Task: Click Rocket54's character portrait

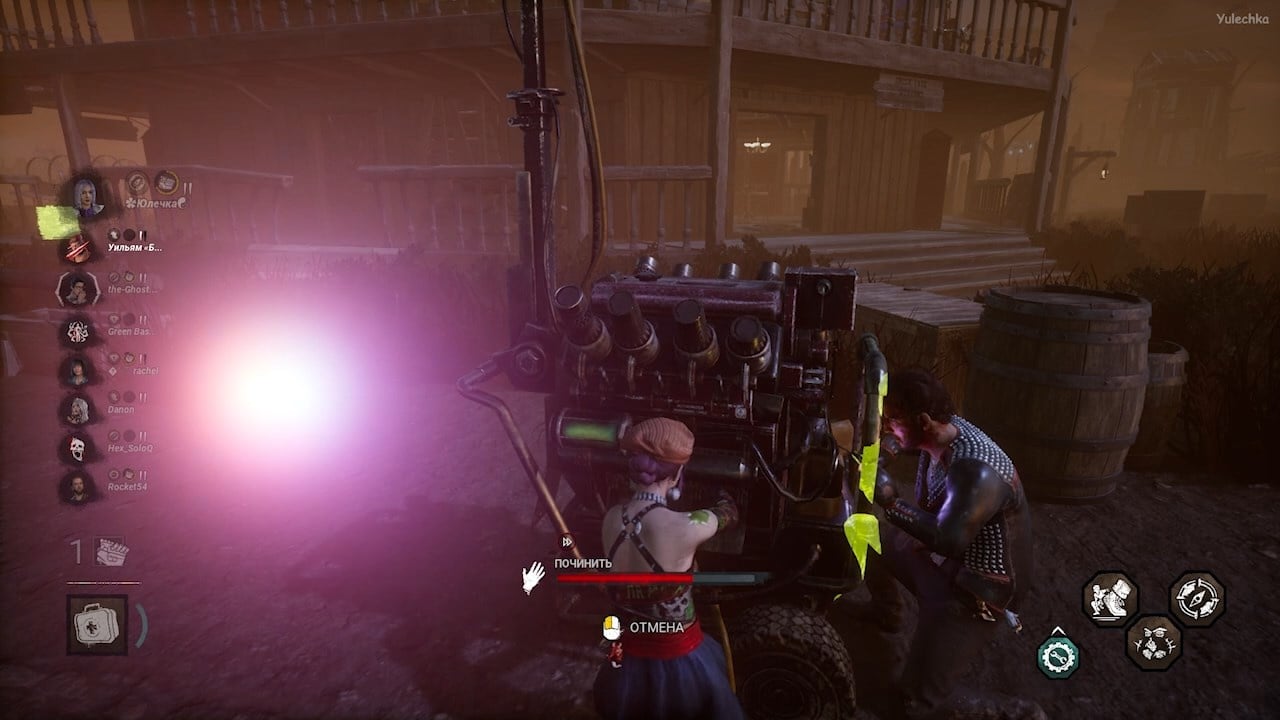Action: point(80,487)
